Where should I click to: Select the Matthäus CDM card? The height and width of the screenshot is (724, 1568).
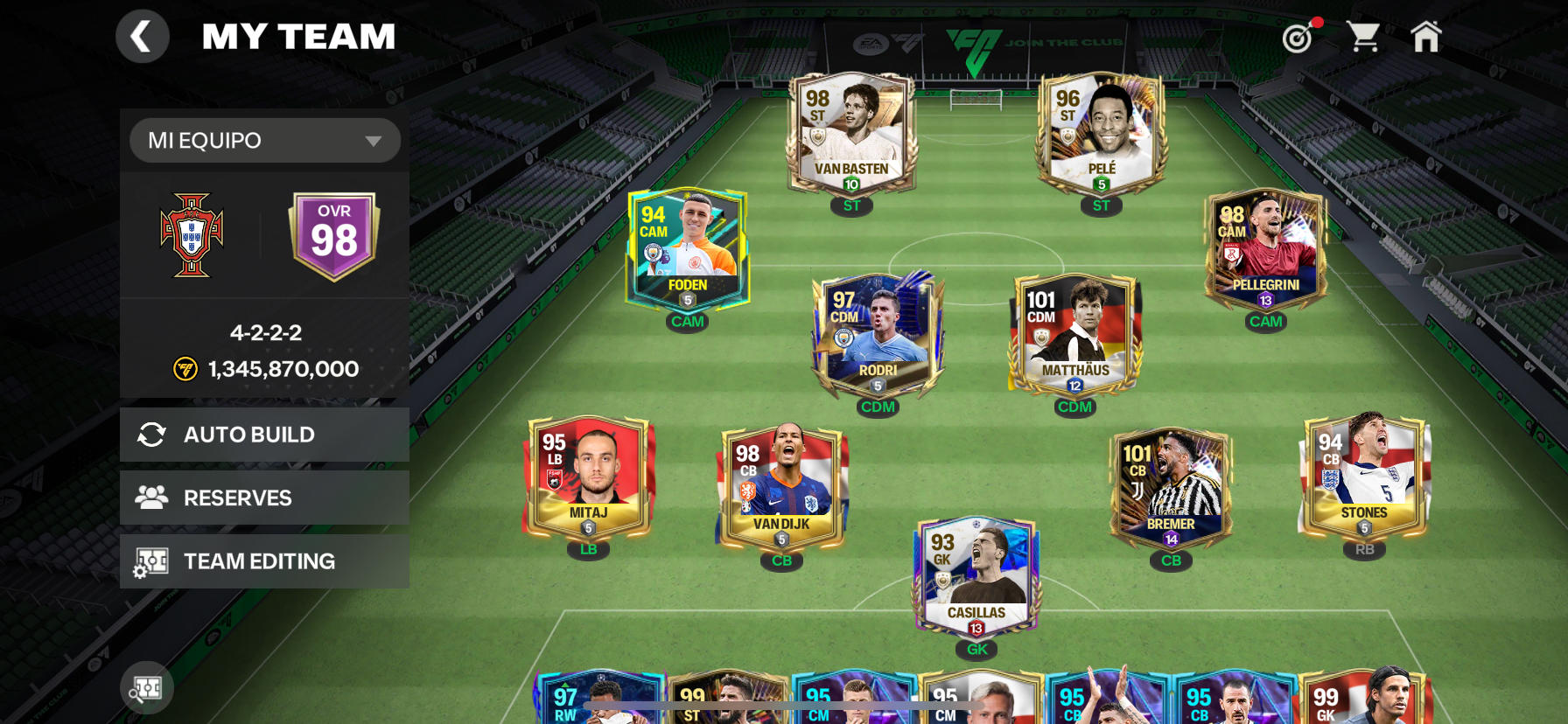pos(1074,336)
